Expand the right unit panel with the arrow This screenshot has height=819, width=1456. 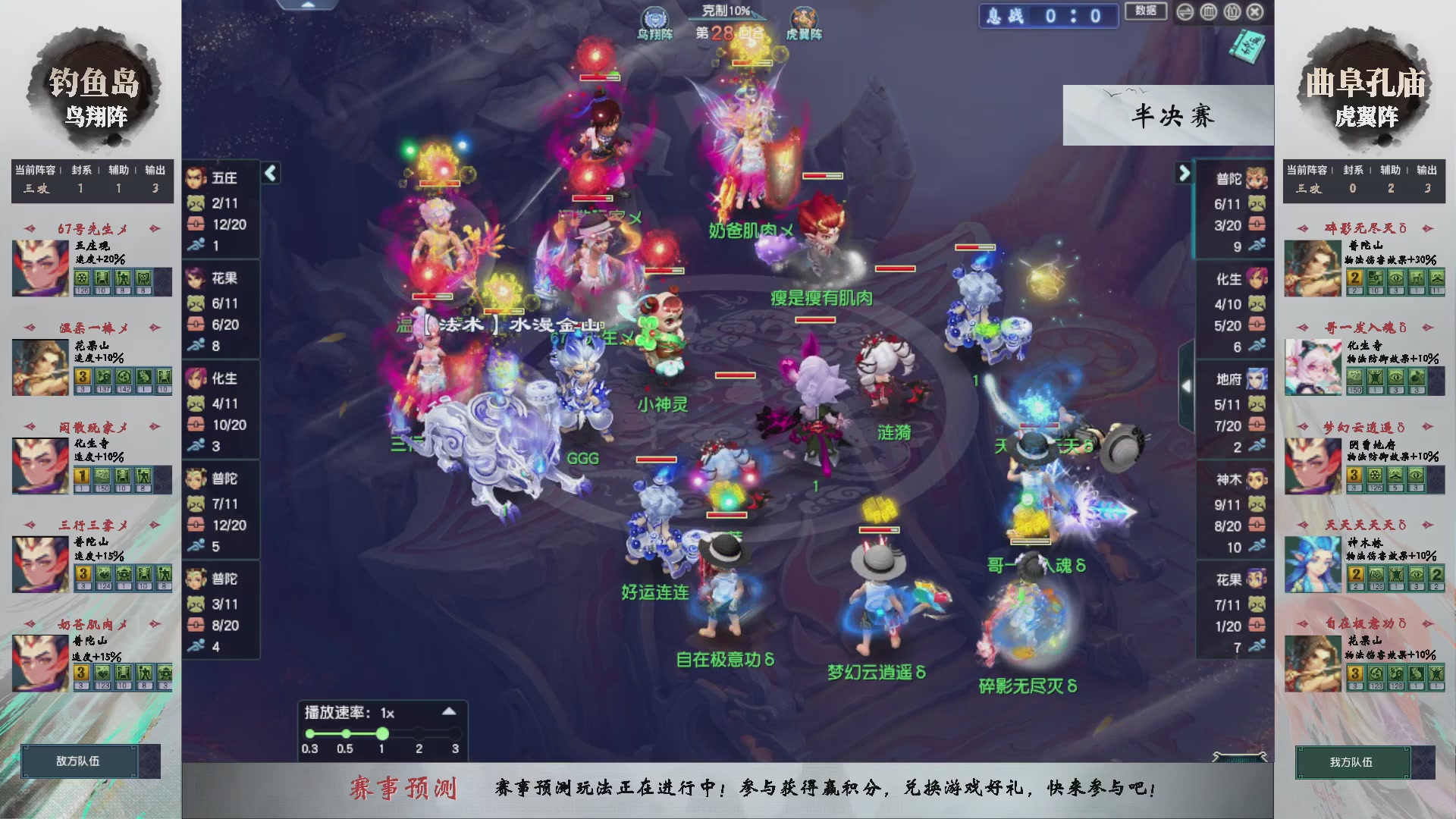tap(1184, 173)
